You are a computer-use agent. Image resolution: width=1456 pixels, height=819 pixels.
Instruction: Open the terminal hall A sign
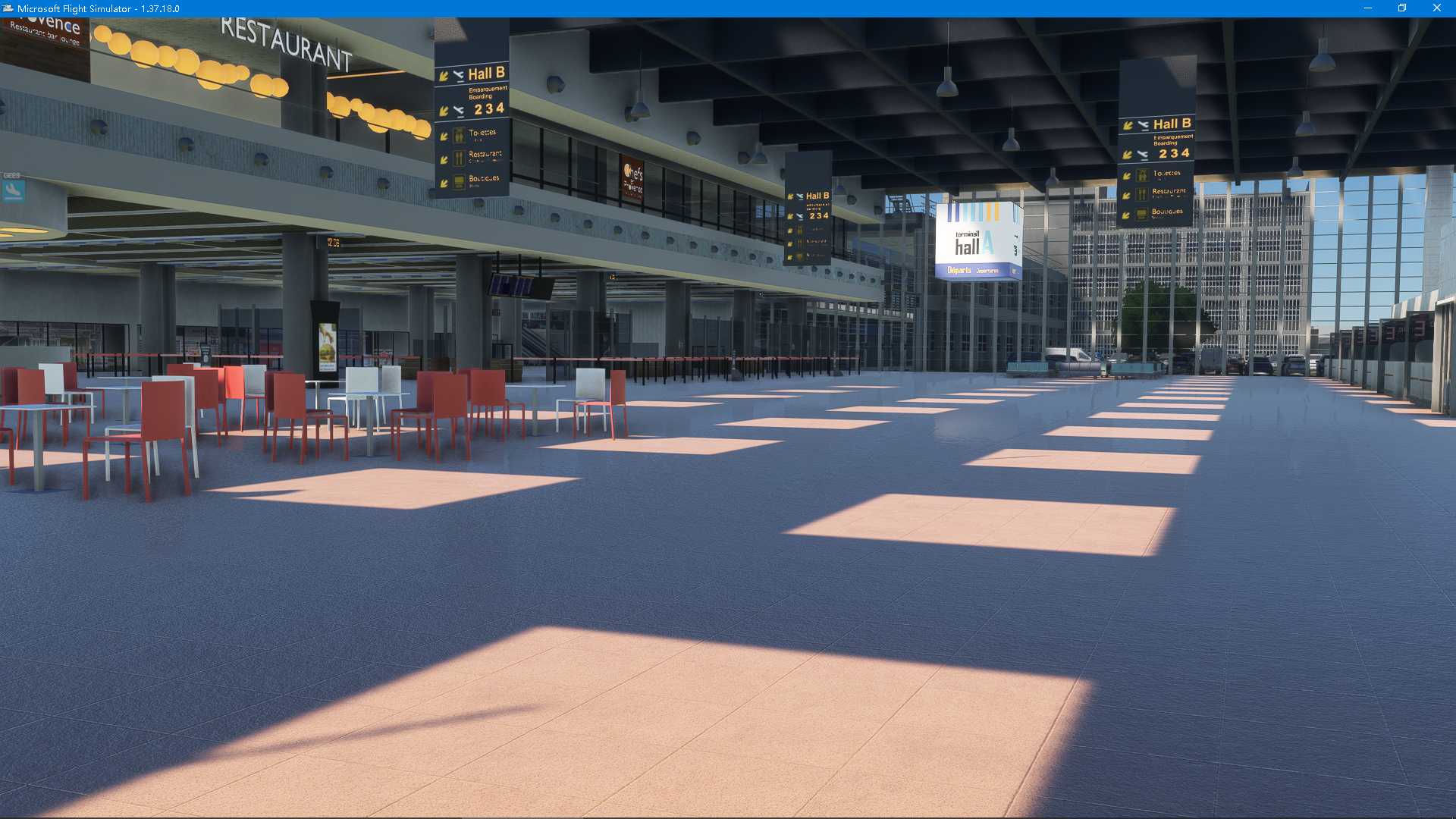[979, 239]
